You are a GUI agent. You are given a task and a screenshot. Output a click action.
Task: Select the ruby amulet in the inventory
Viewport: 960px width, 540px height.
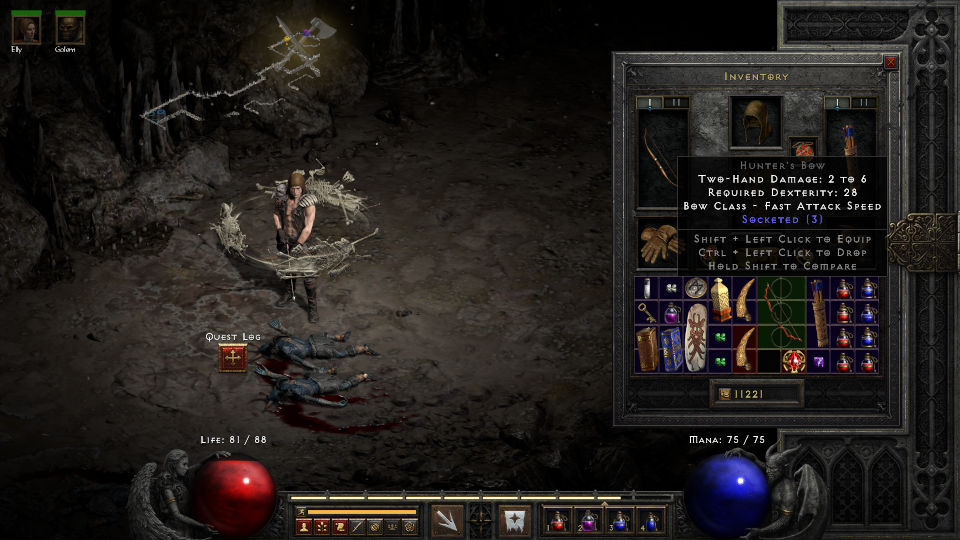pyautogui.click(x=793, y=361)
